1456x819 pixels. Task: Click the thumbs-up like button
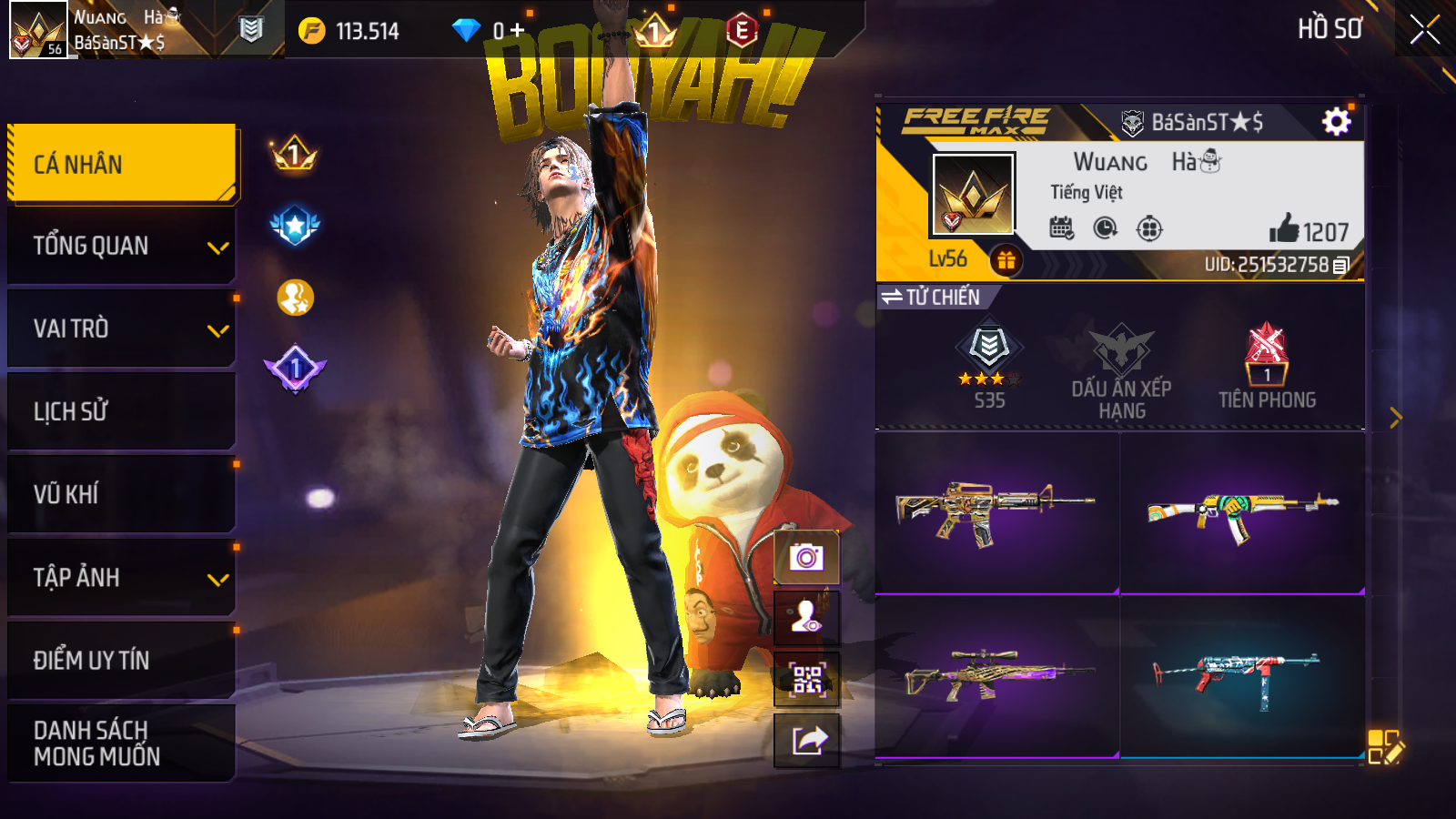pos(1284,229)
